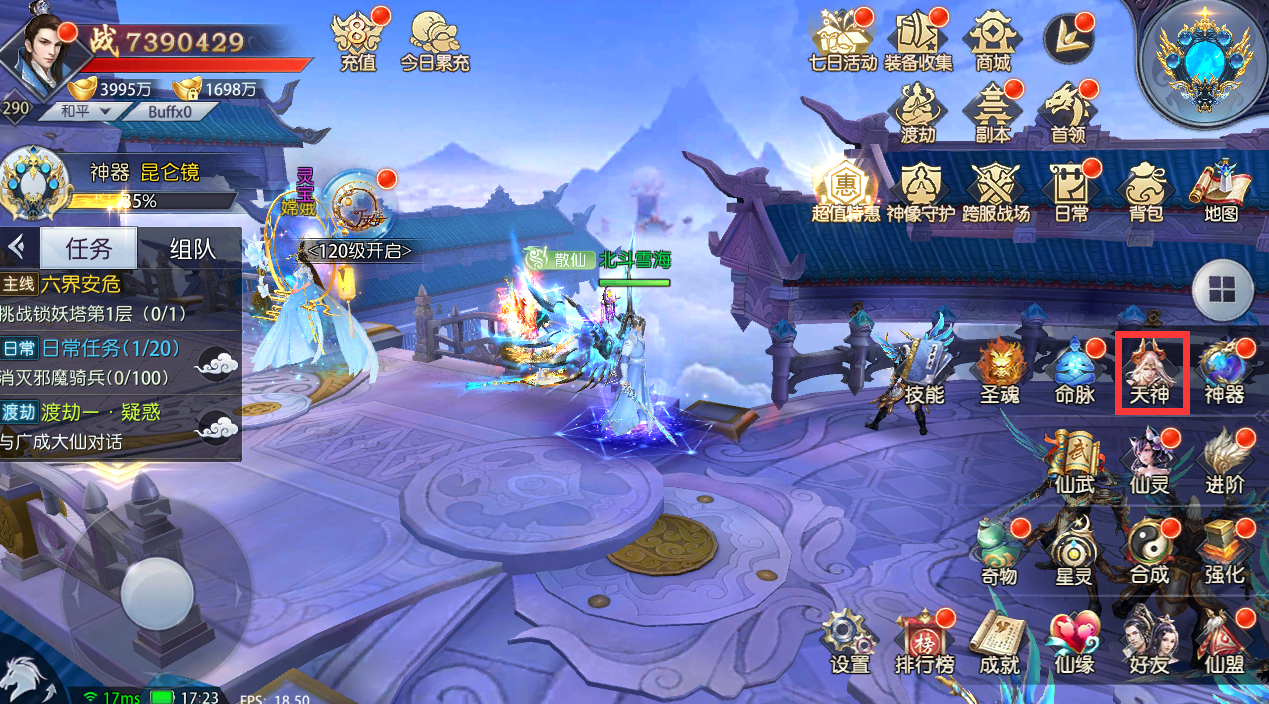Switch to the 组队 team tab
This screenshot has height=704, width=1269.
point(192,248)
